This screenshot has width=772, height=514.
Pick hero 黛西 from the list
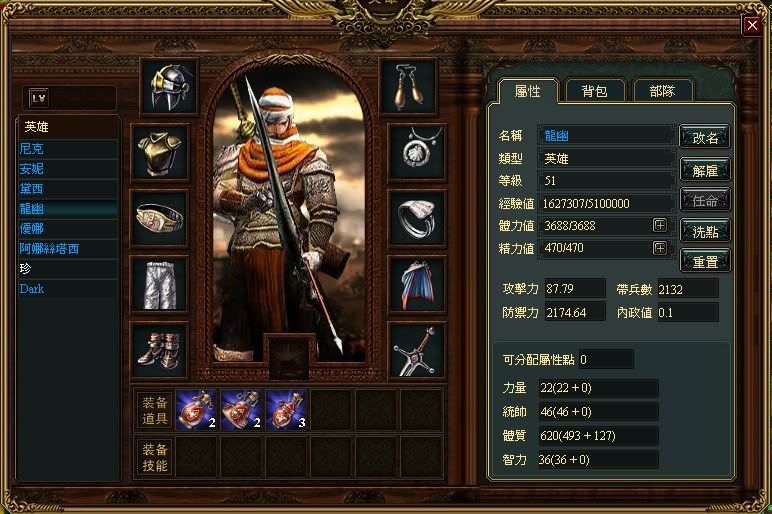[x=32, y=188]
